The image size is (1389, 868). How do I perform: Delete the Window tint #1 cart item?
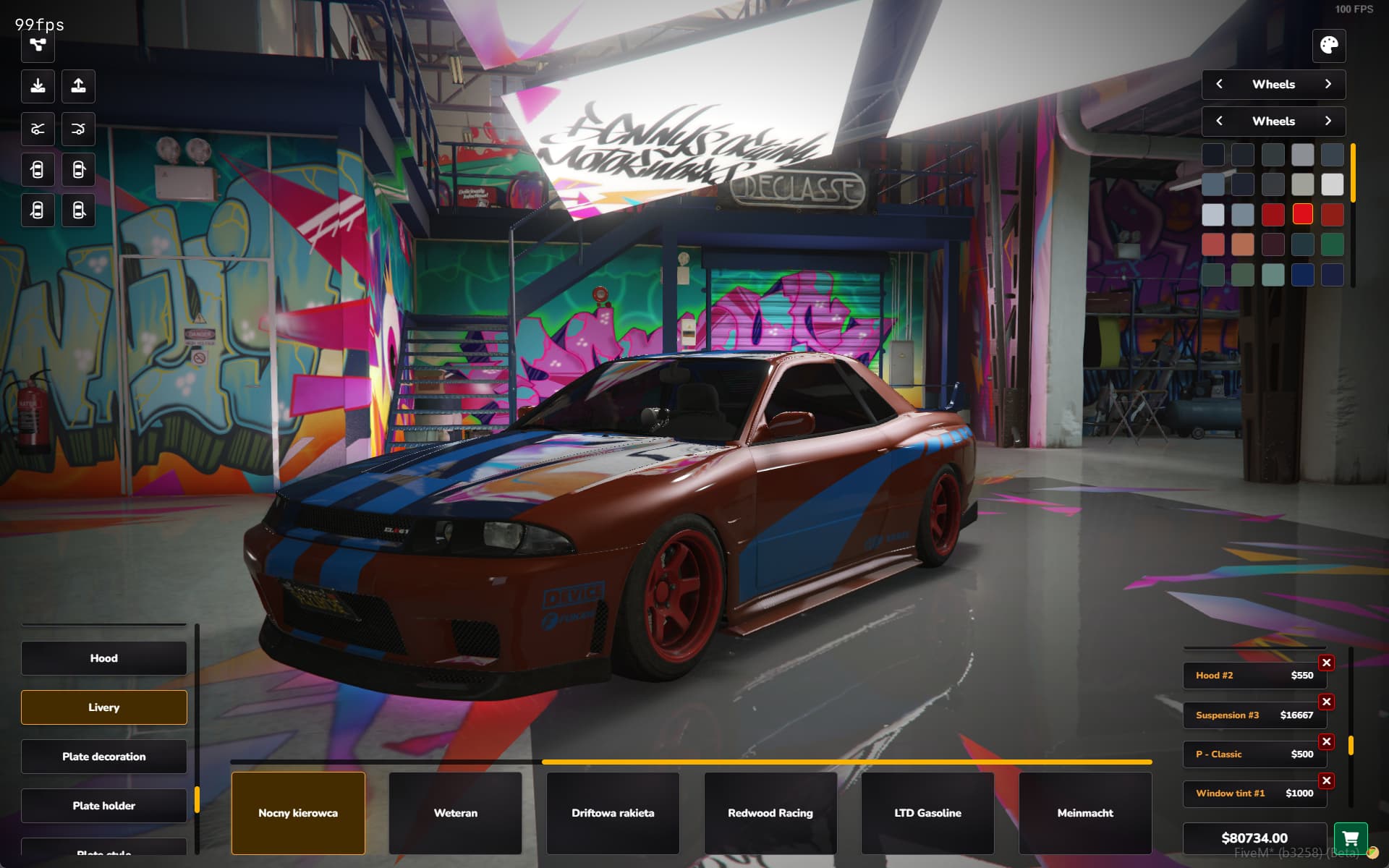pos(1326,780)
